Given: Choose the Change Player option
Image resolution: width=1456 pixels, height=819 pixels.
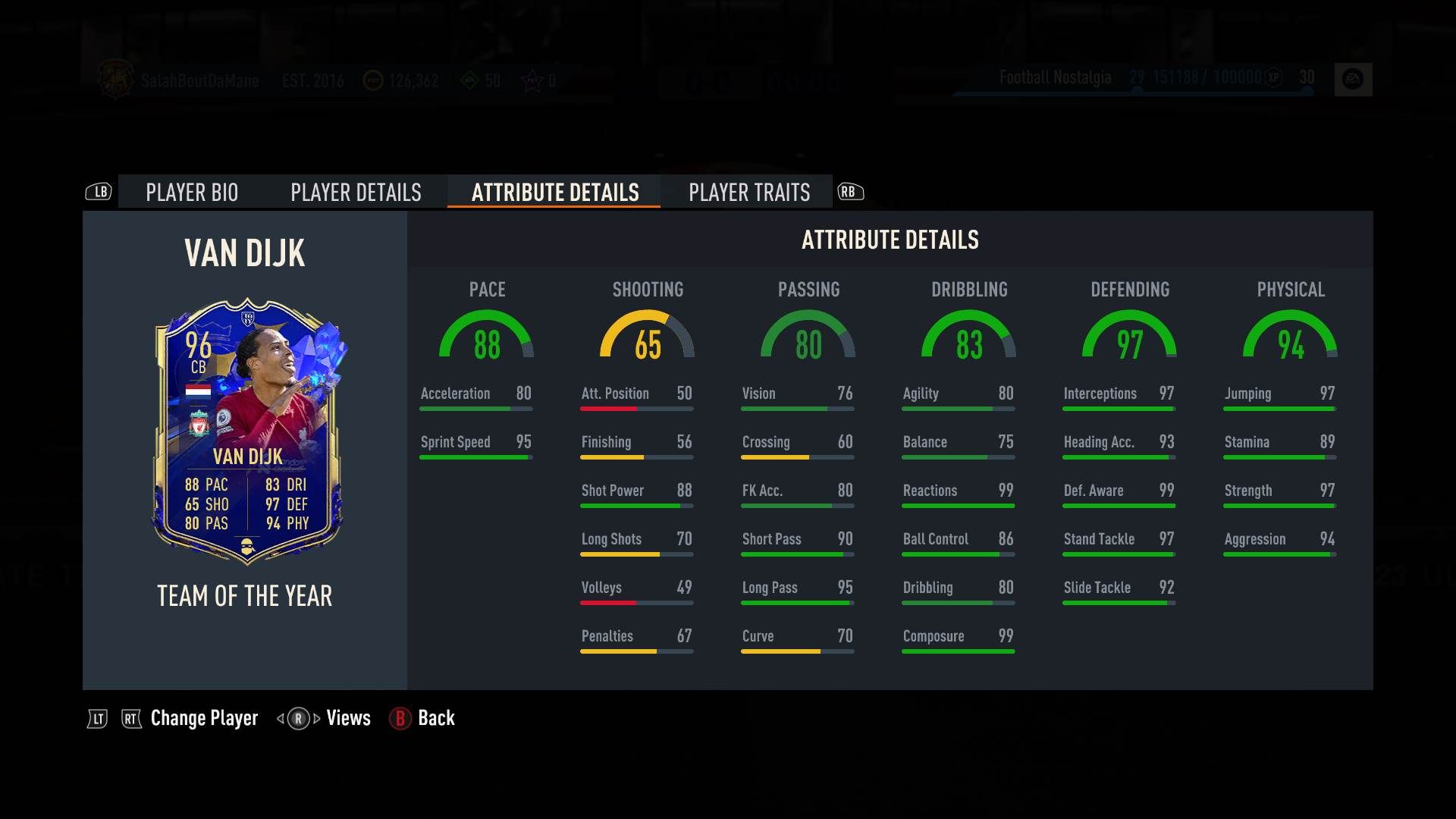Looking at the screenshot, I should pos(204,718).
